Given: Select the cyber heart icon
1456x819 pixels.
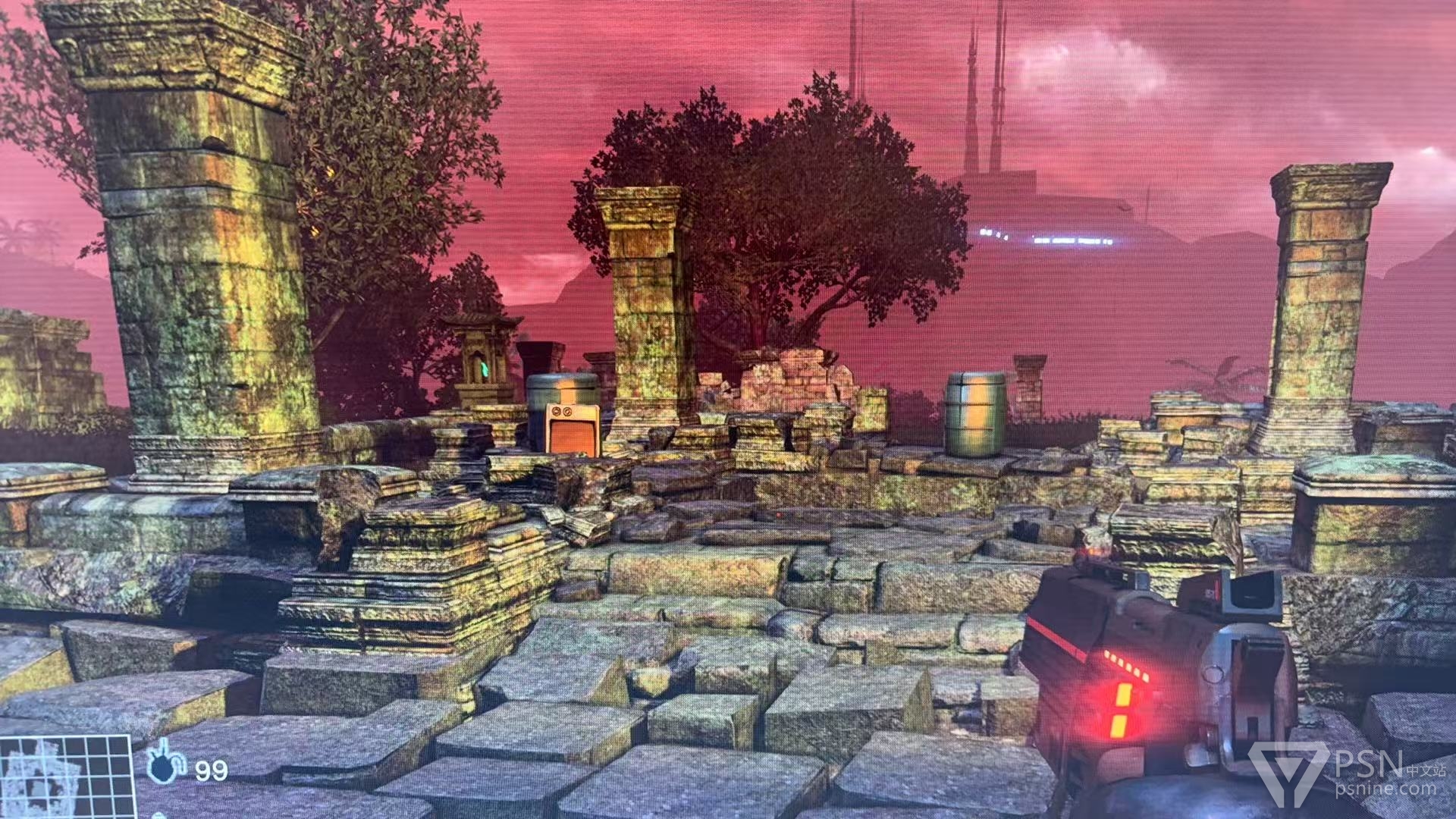Looking at the screenshot, I should pos(164,766).
